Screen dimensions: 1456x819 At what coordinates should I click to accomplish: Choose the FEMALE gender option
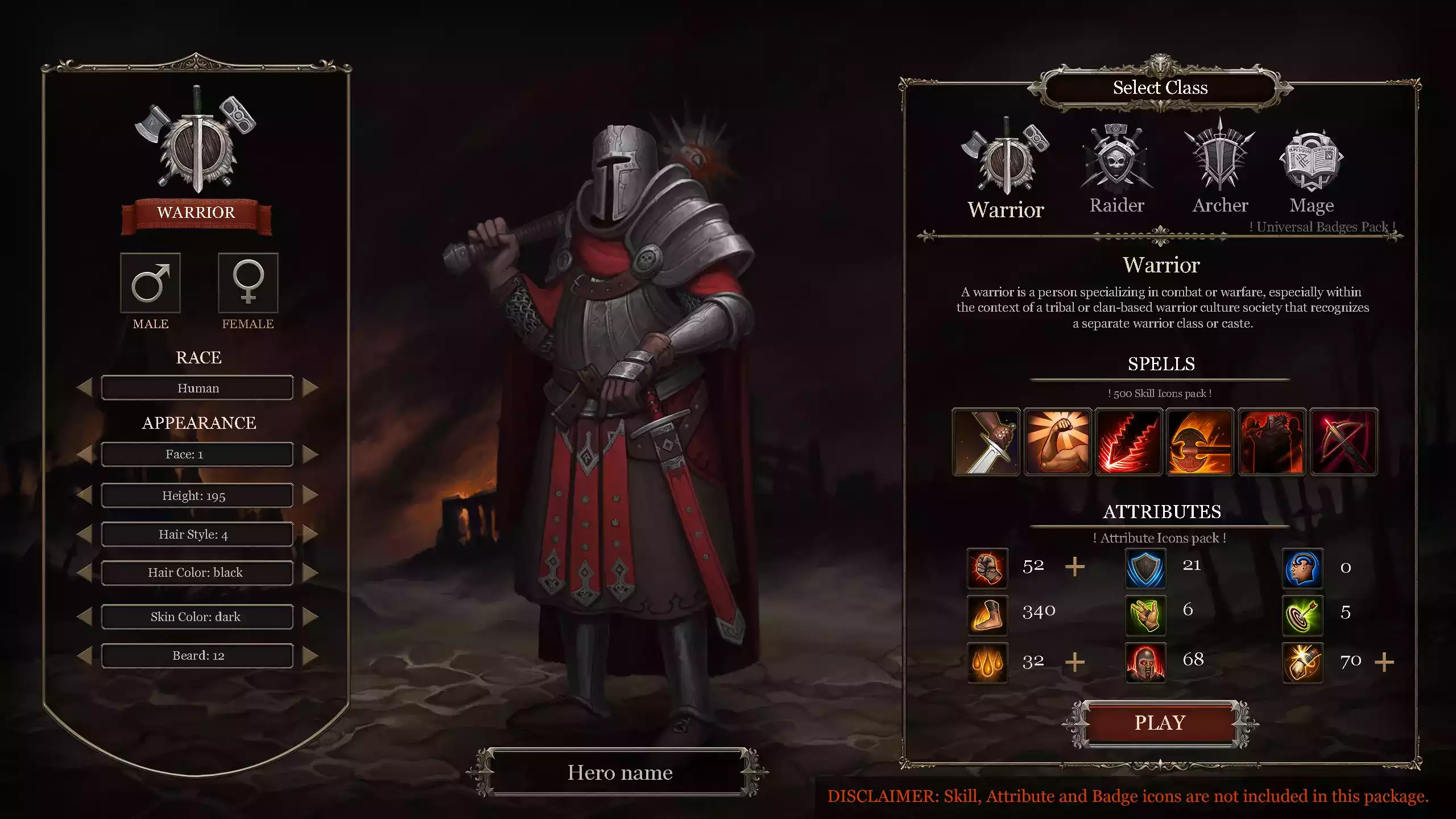[x=248, y=283]
